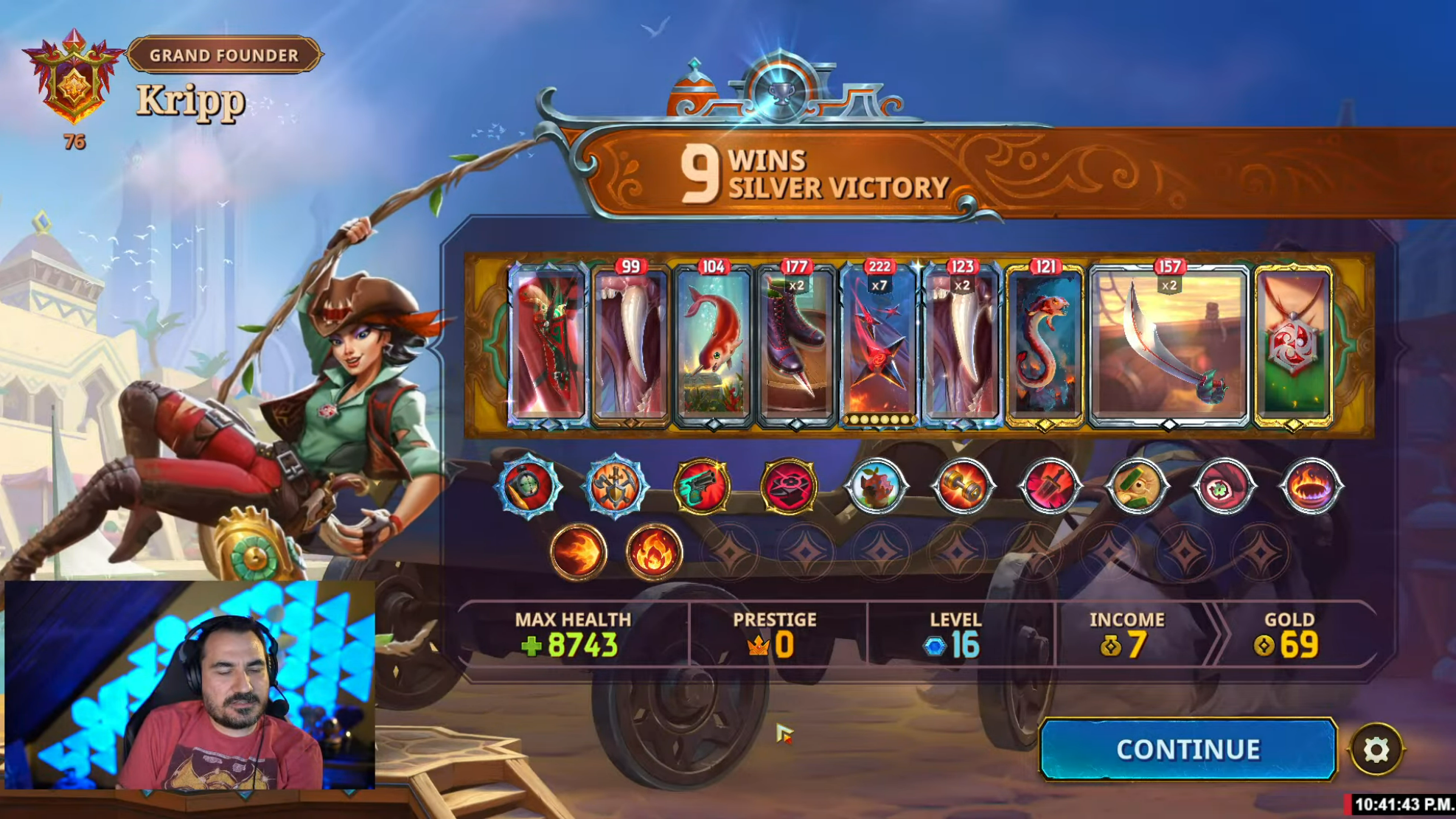The width and height of the screenshot is (1456, 819).
Task: Open settings with the gear button
Action: coord(1376,750)
